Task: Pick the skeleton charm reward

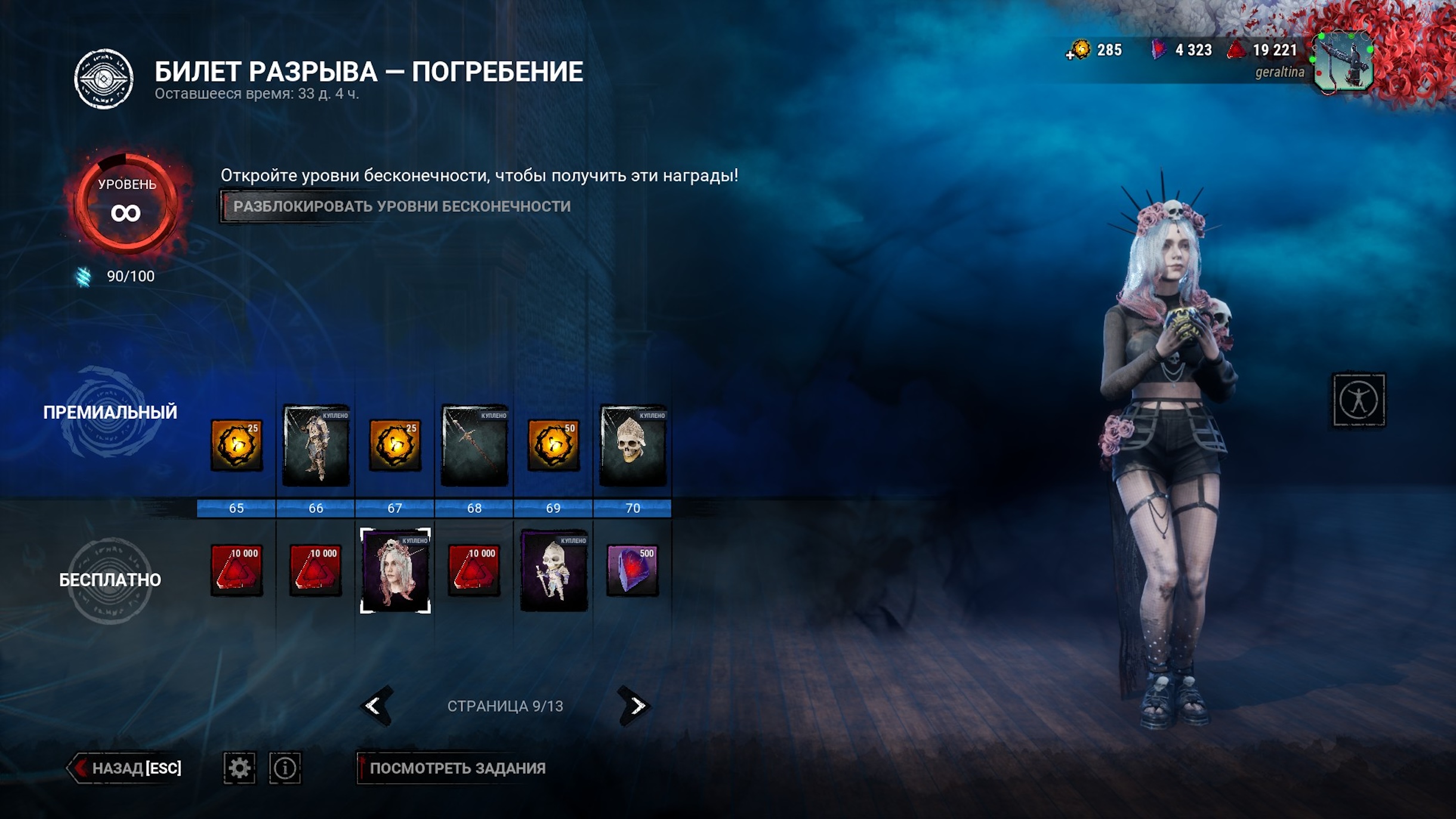Action: click(554, 570)
